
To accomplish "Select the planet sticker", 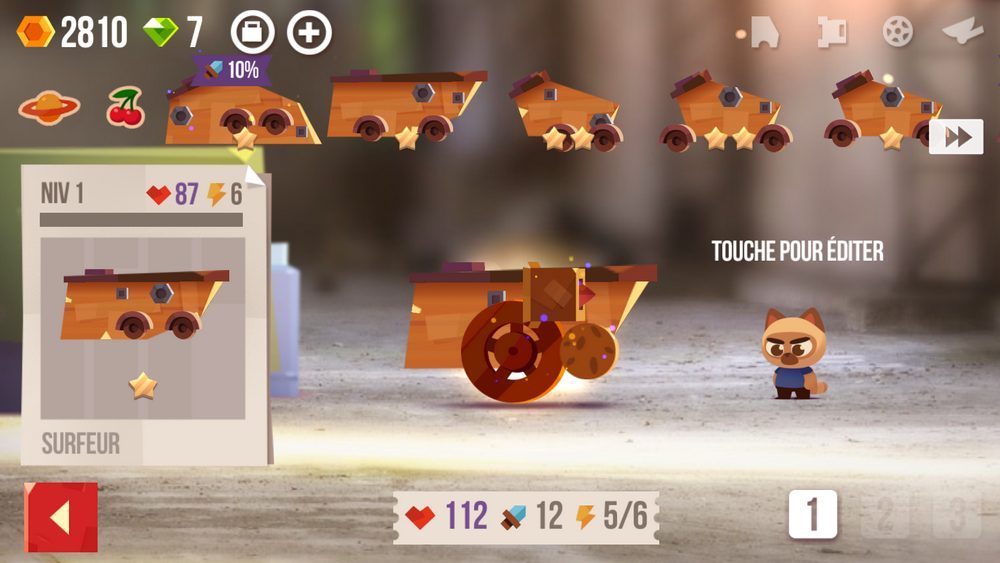I will coord(50,108).
